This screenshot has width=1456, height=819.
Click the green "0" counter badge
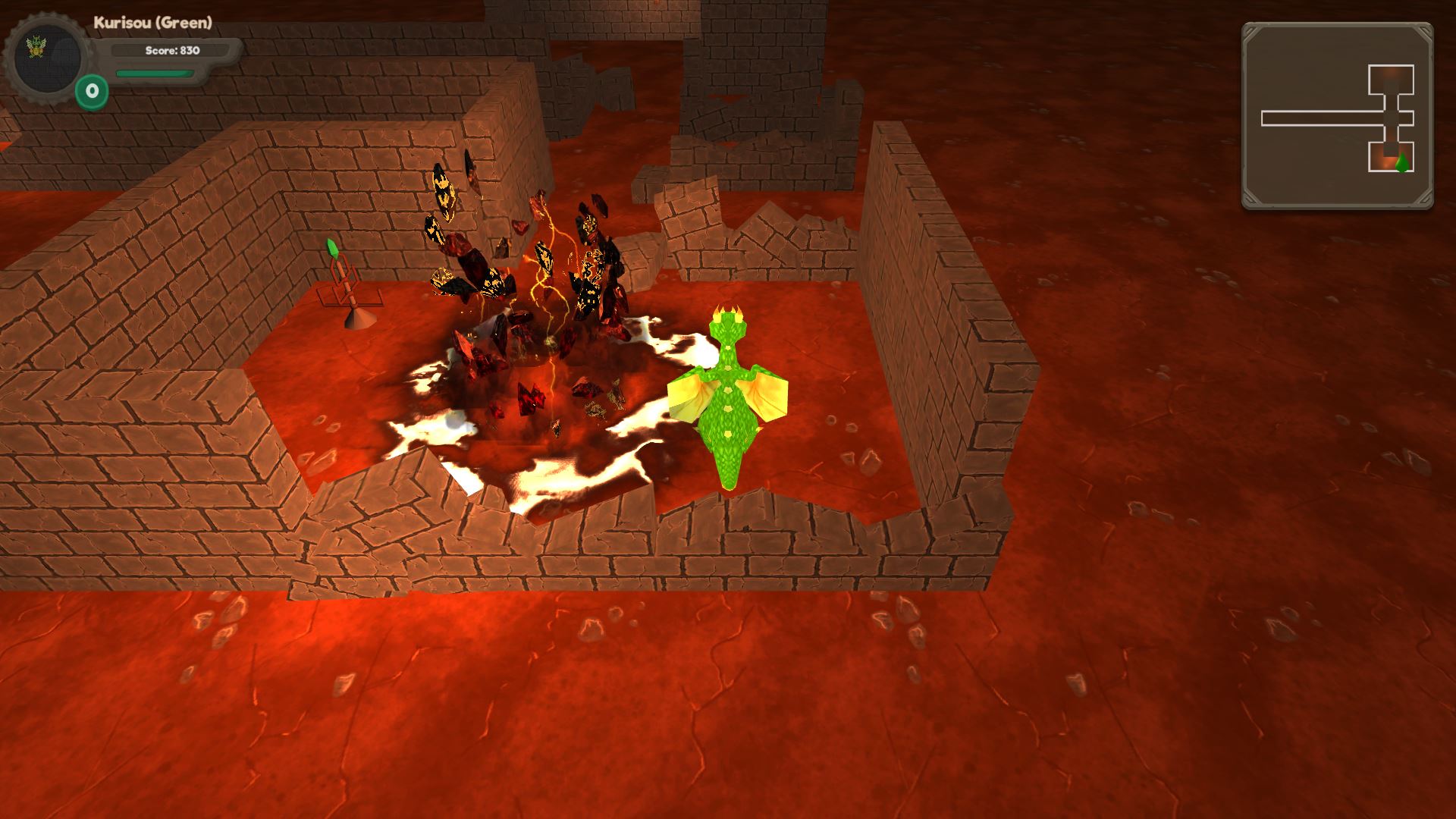(x=90, y=90)
